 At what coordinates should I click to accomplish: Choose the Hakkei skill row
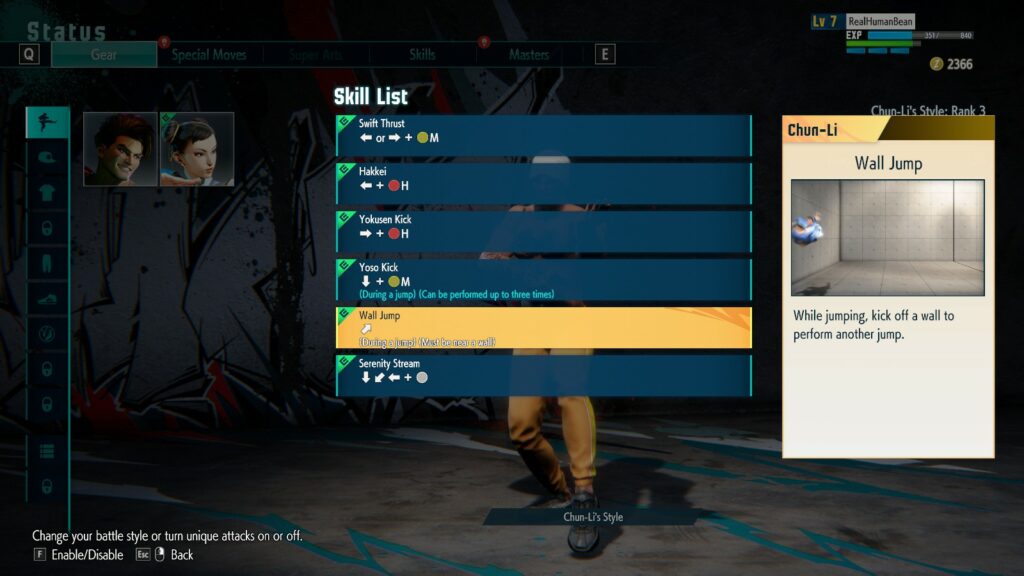(x=544, y=183)
